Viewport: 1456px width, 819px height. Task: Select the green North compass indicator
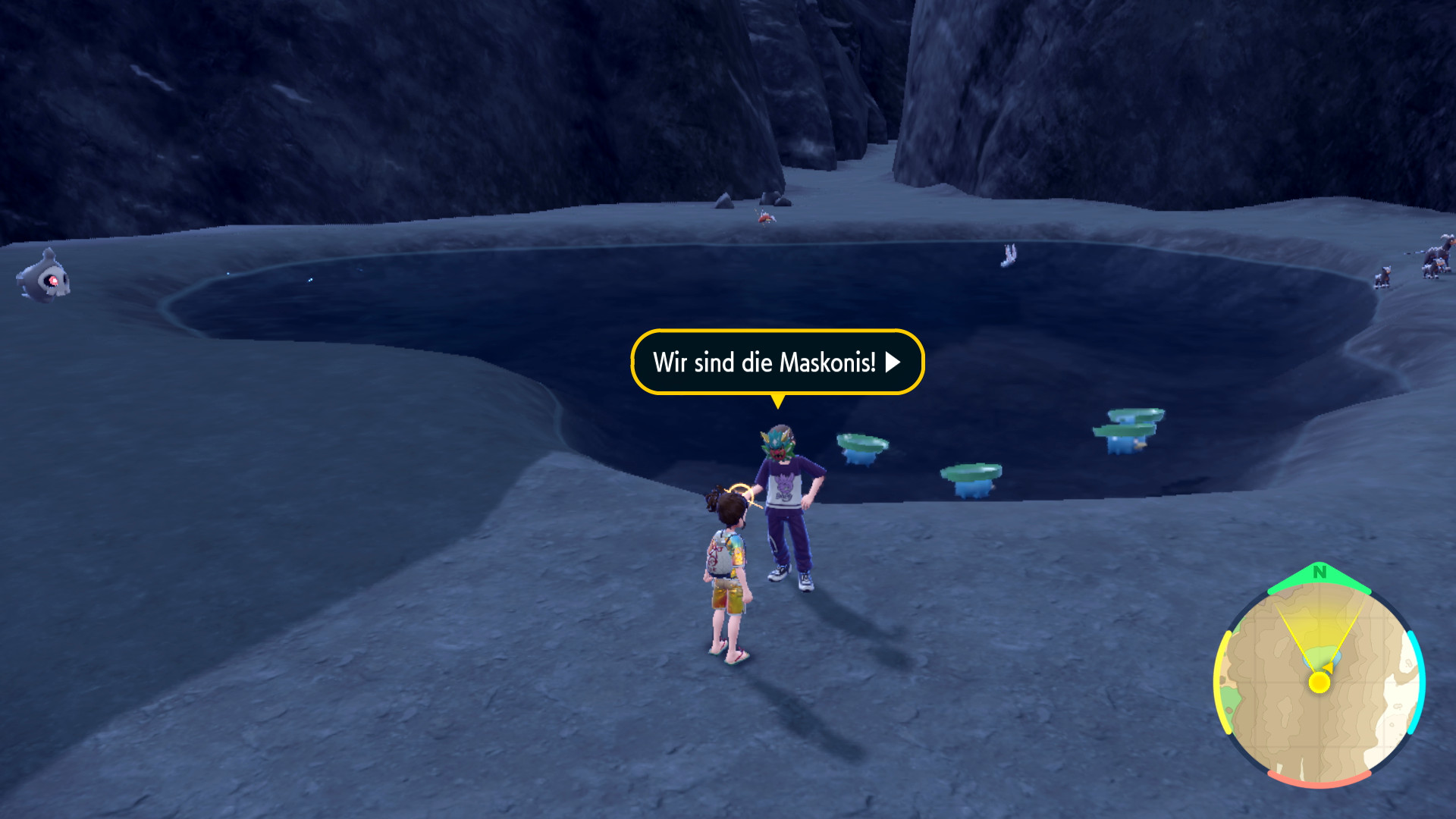(x=1319, y=574)
